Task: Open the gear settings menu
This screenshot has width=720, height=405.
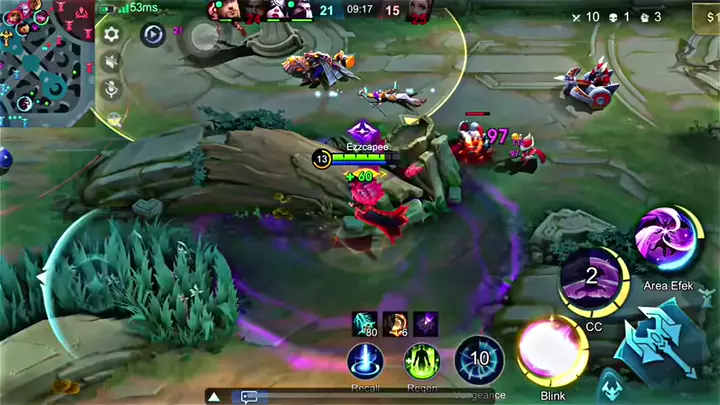Action: click(112, 34)
